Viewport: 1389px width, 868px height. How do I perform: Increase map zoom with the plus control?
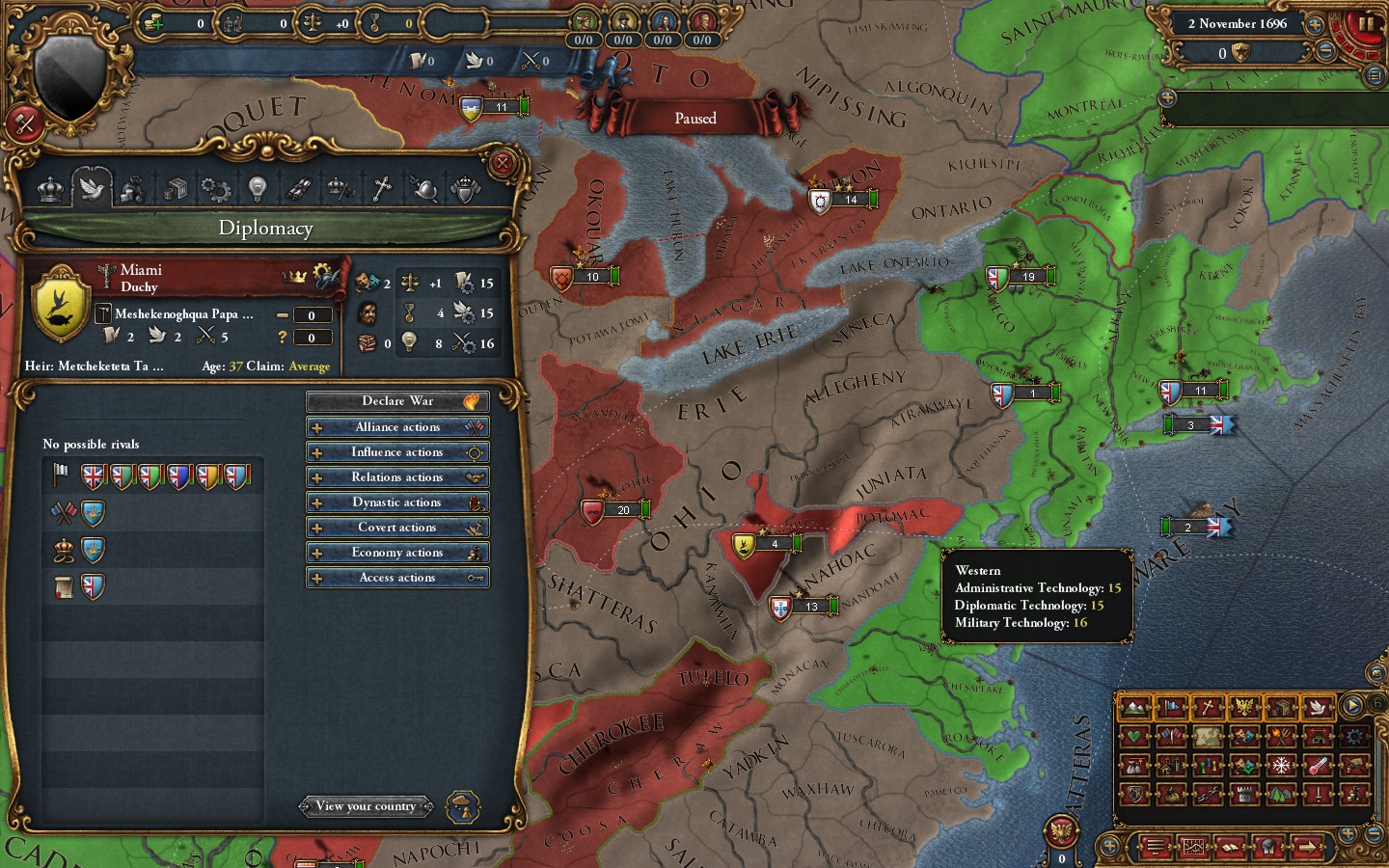tap(1348, 833)
